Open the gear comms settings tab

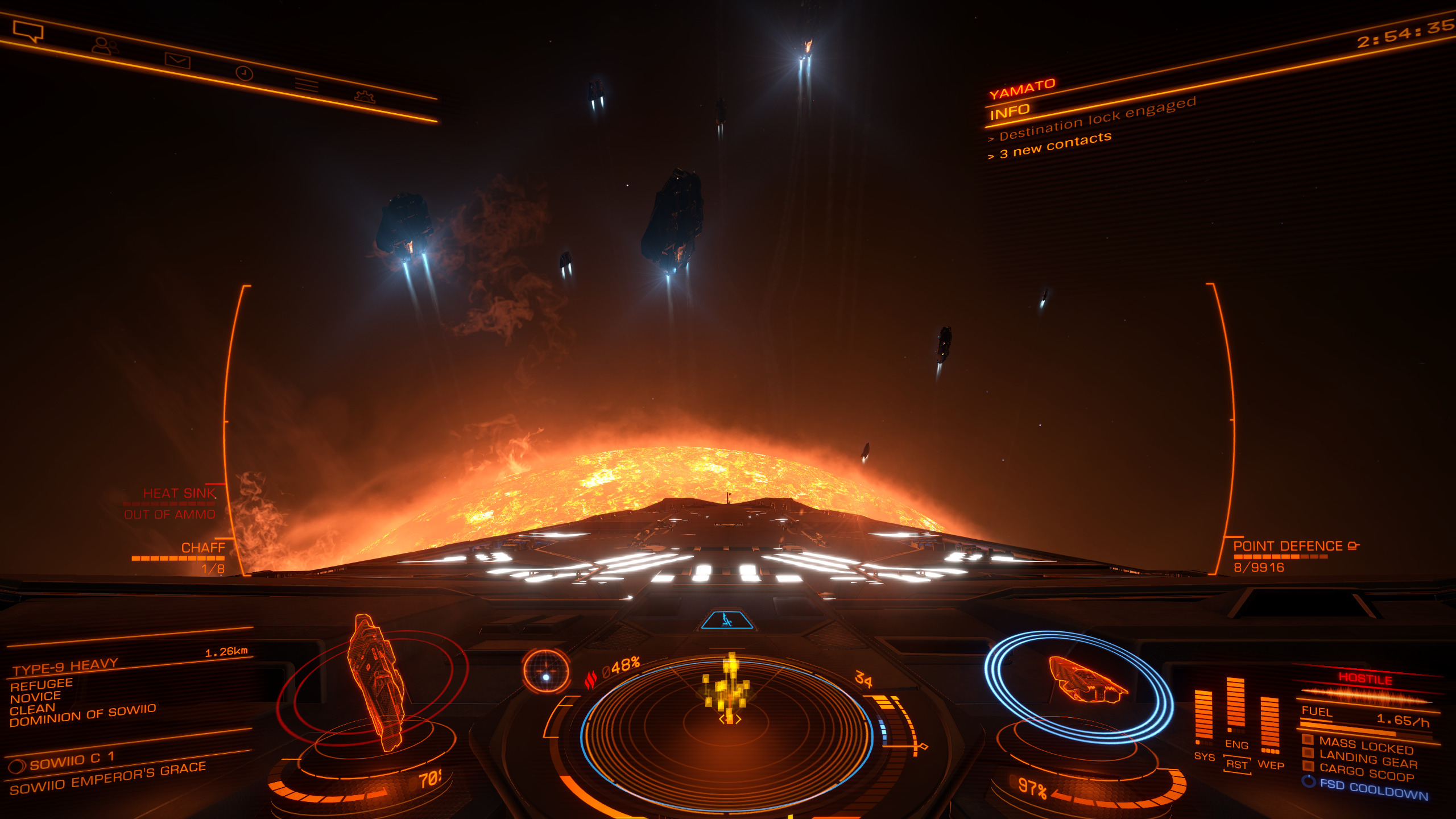pyautogui.click(x=365, y=96)
